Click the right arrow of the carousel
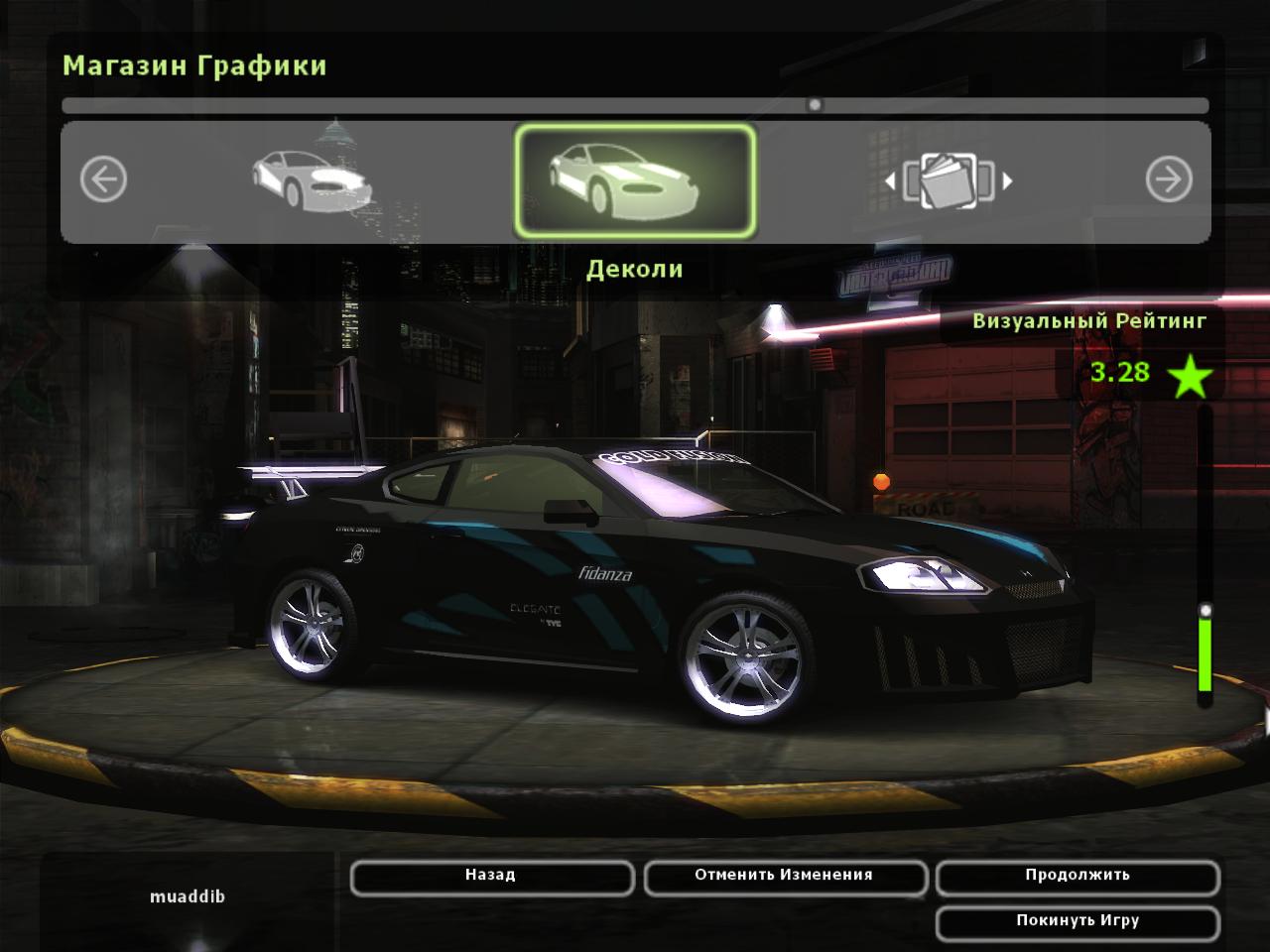Image resolution: width=1270 pixels, height=952 pixels. pos(1169,180)
